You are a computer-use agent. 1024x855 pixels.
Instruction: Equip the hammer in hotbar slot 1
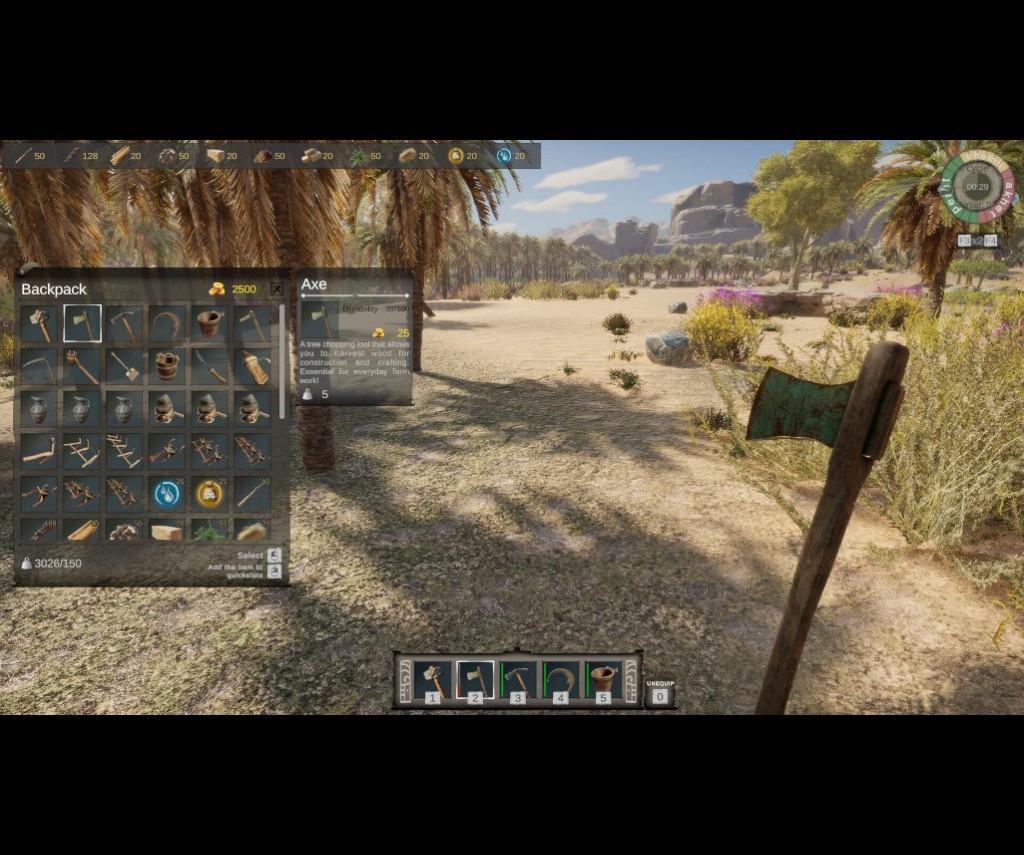pyautogui.click(x=433, y=680)
